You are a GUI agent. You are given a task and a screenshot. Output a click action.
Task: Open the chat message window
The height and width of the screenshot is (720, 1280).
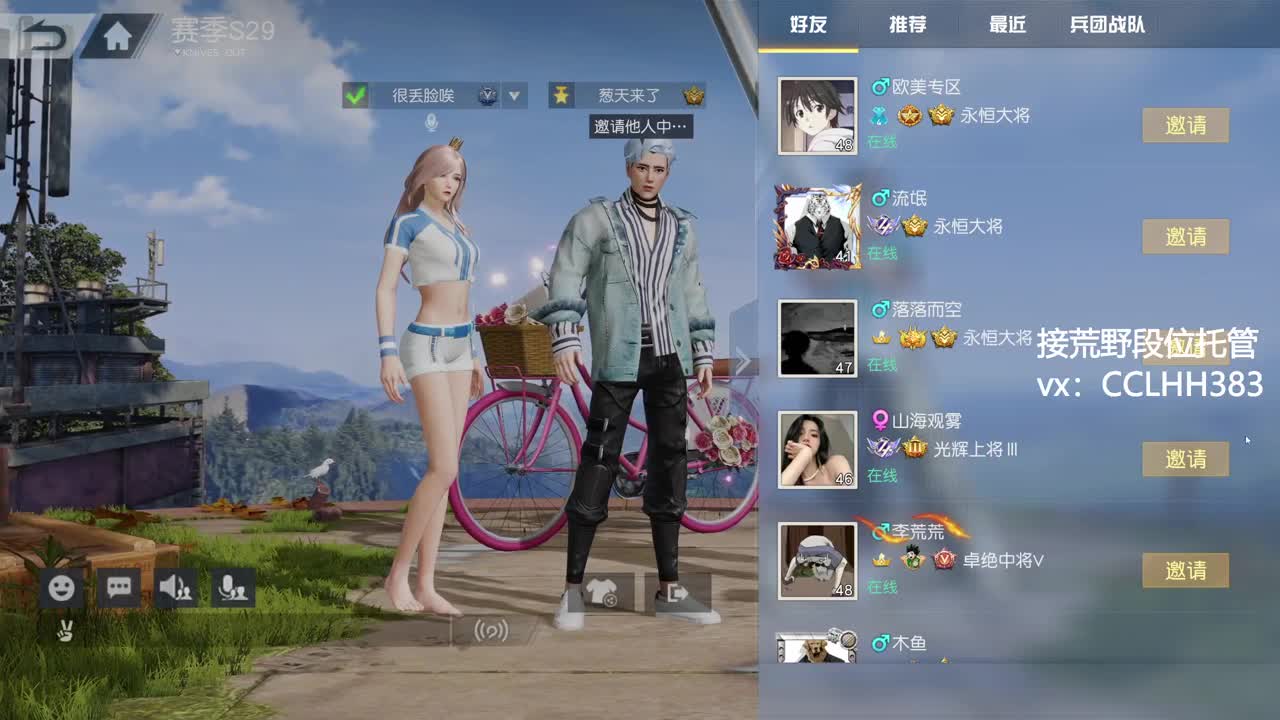tap(119, 588)
